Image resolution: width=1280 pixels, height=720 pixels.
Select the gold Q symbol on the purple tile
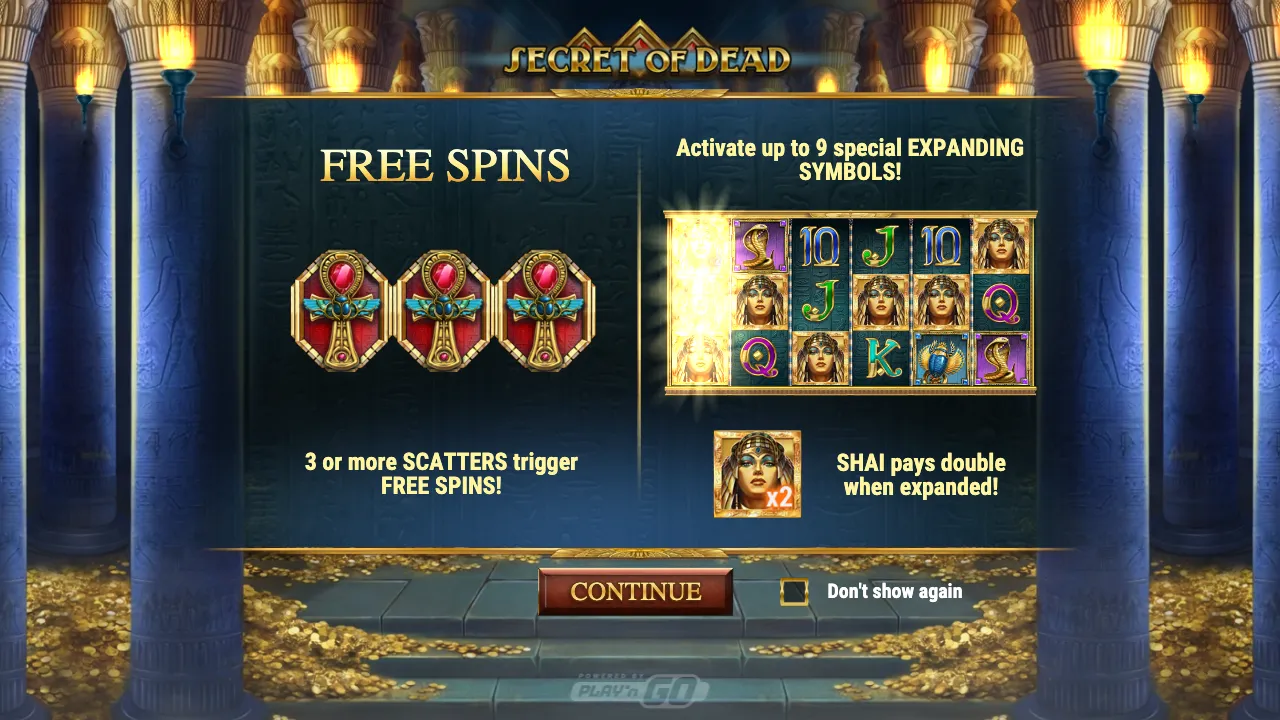(x=1001, y=304)
